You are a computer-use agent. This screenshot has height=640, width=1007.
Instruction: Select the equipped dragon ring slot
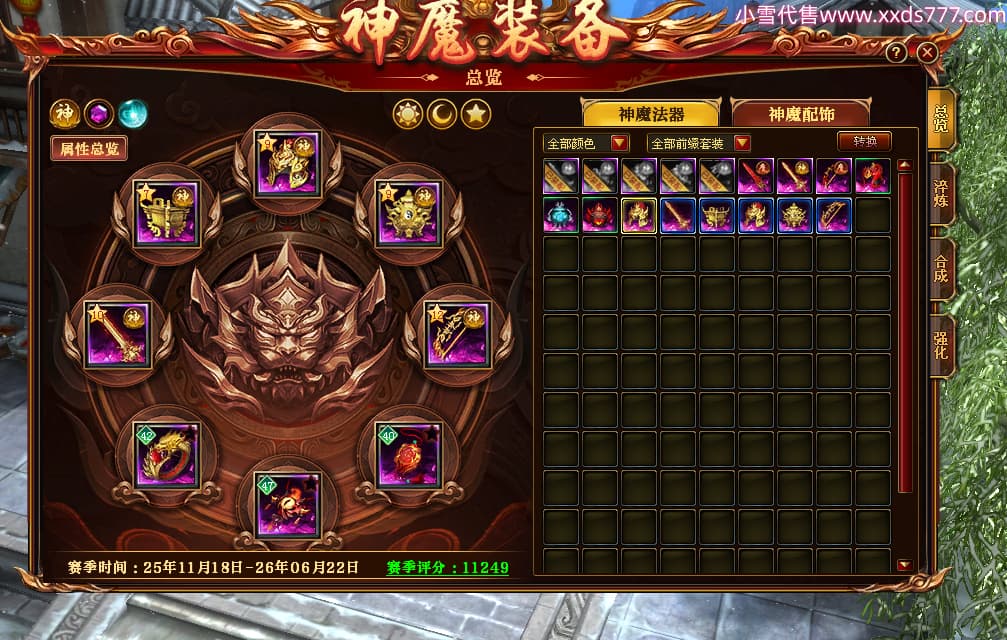pos(166,455)
